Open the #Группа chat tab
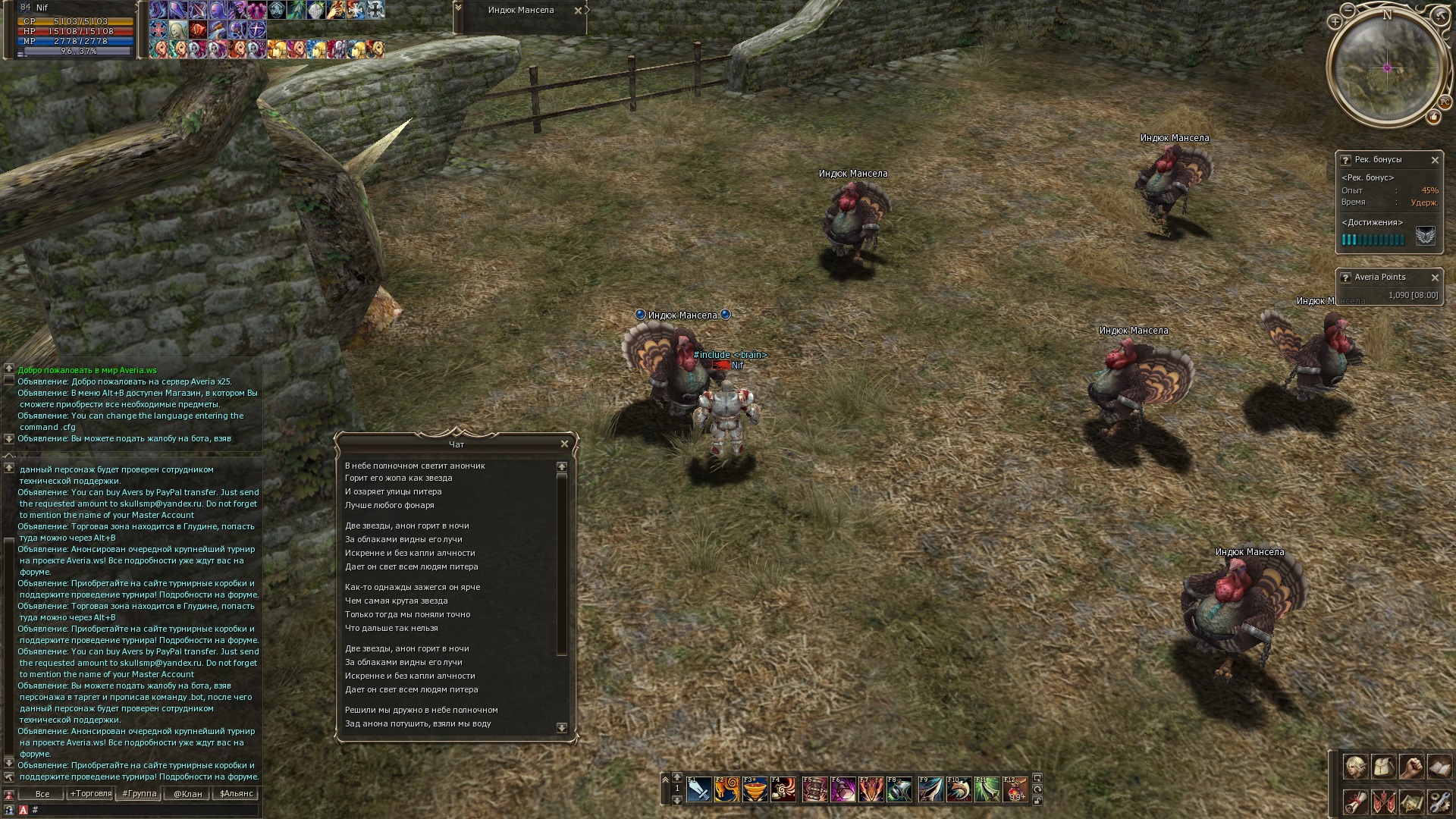This screenshot has width=1456, height=819. (140, 794)
